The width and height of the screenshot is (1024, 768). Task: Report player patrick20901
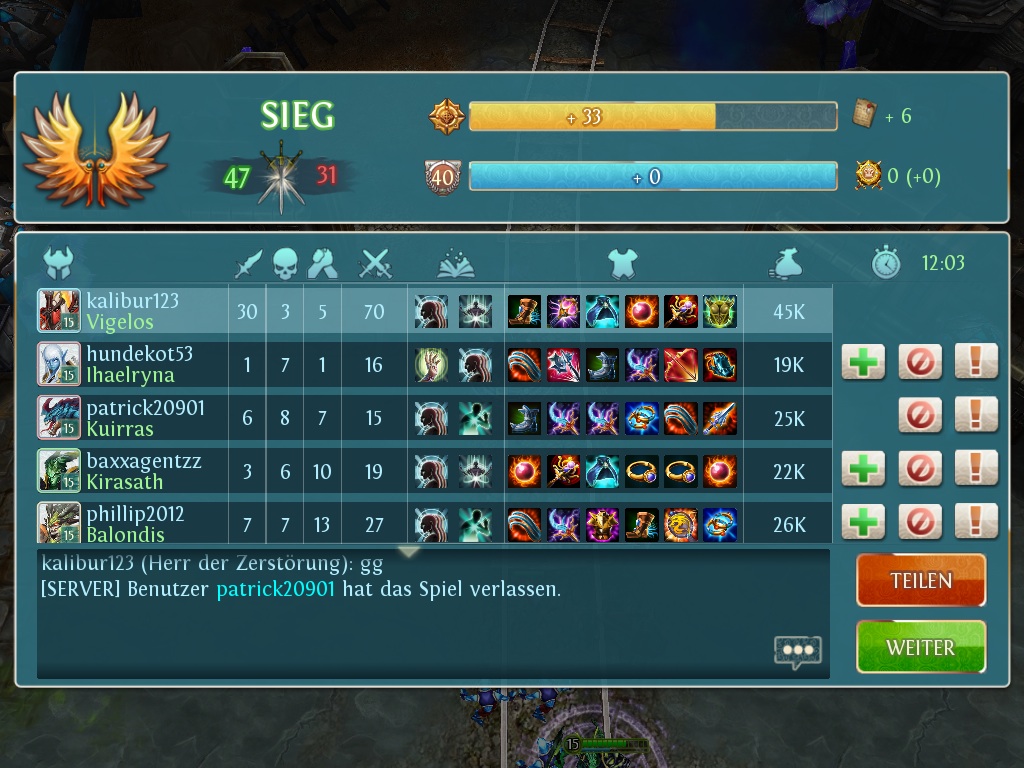(x=976, y=415)
